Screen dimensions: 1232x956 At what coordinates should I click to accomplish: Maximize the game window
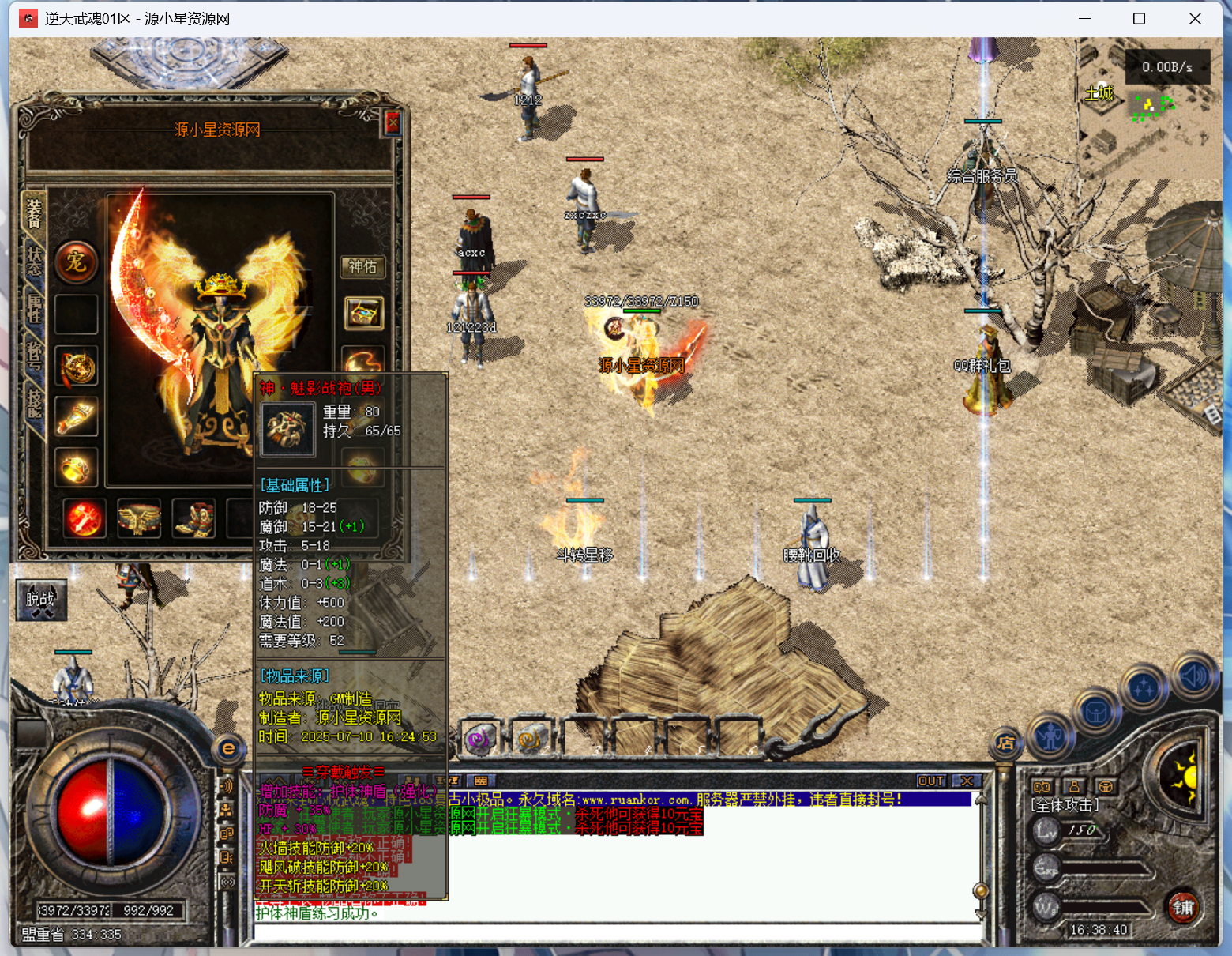pyautogui.click(x=1139, y=19)
